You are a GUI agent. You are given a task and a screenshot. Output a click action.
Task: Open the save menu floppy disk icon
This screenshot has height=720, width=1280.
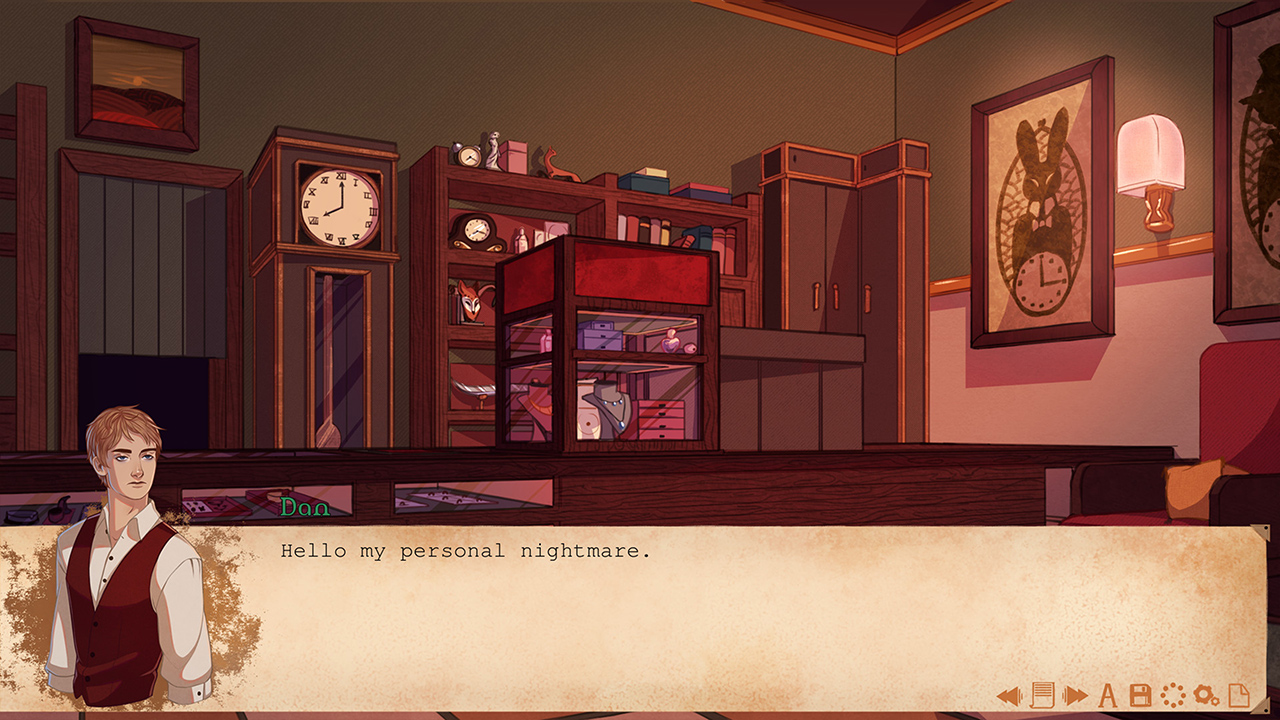coord(1140,694)
